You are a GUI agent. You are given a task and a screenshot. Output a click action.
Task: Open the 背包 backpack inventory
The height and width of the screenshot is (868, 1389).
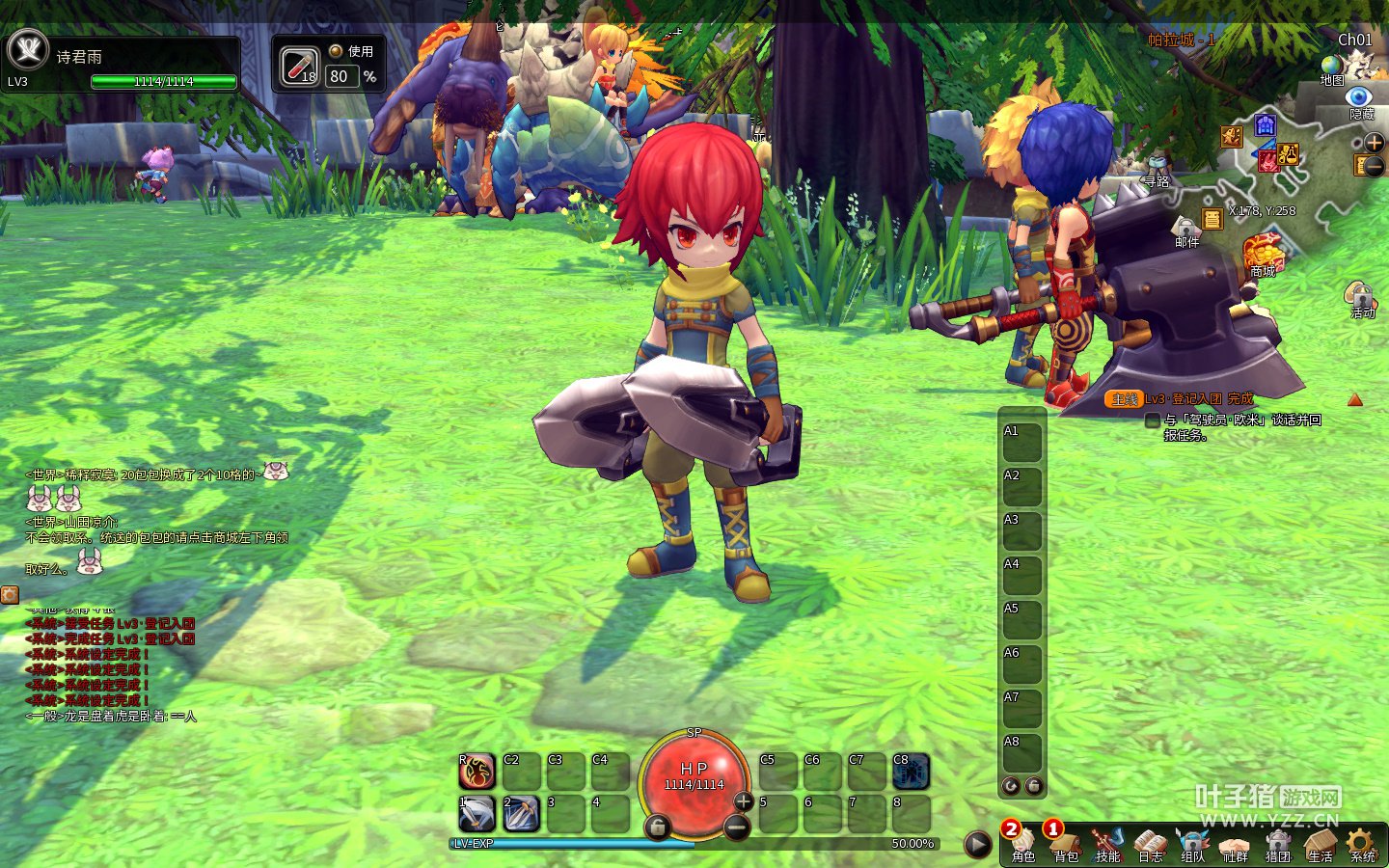tap(1066, 845)
